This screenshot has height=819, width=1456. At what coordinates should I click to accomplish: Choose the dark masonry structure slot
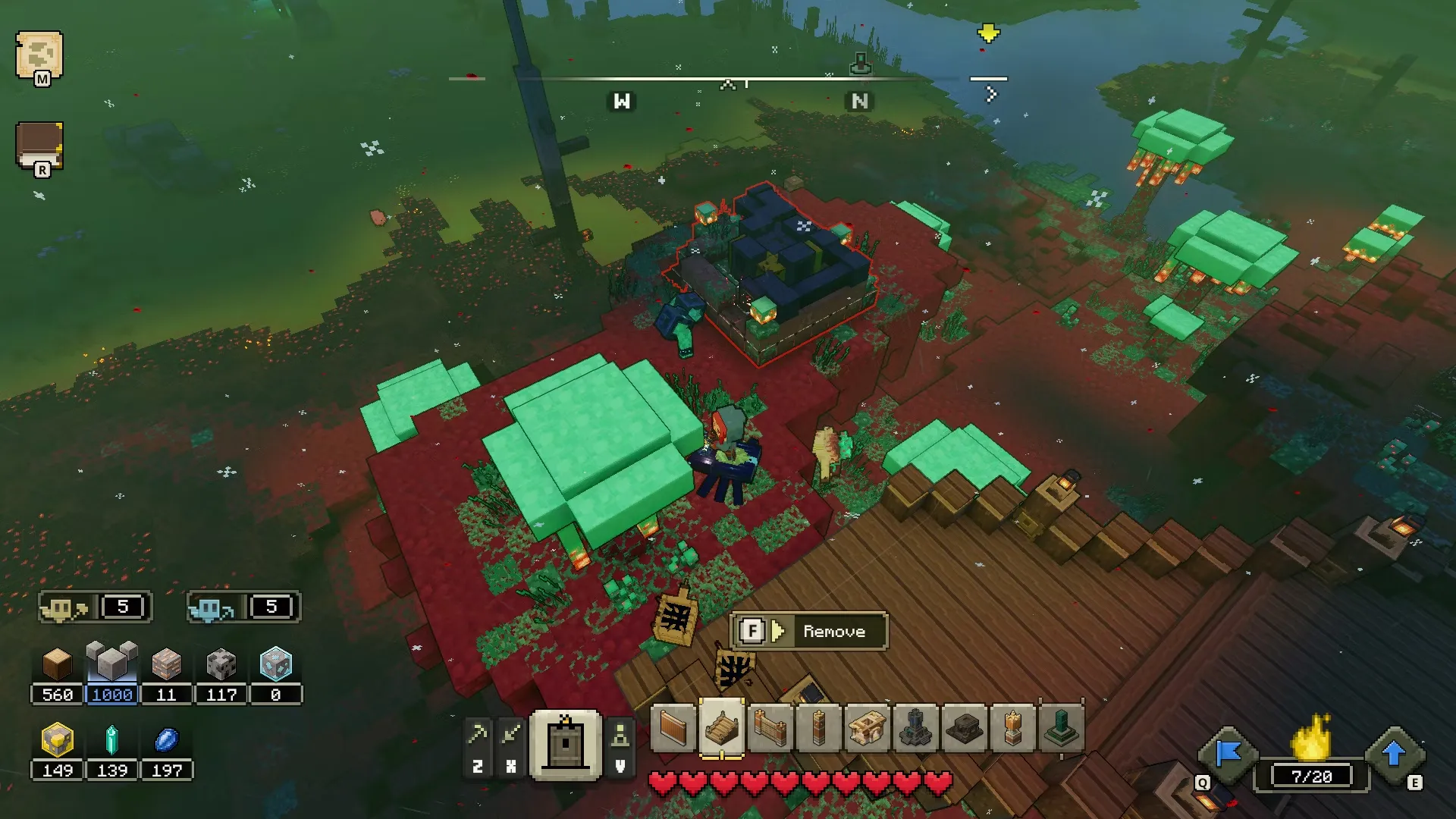pos(964,730)
